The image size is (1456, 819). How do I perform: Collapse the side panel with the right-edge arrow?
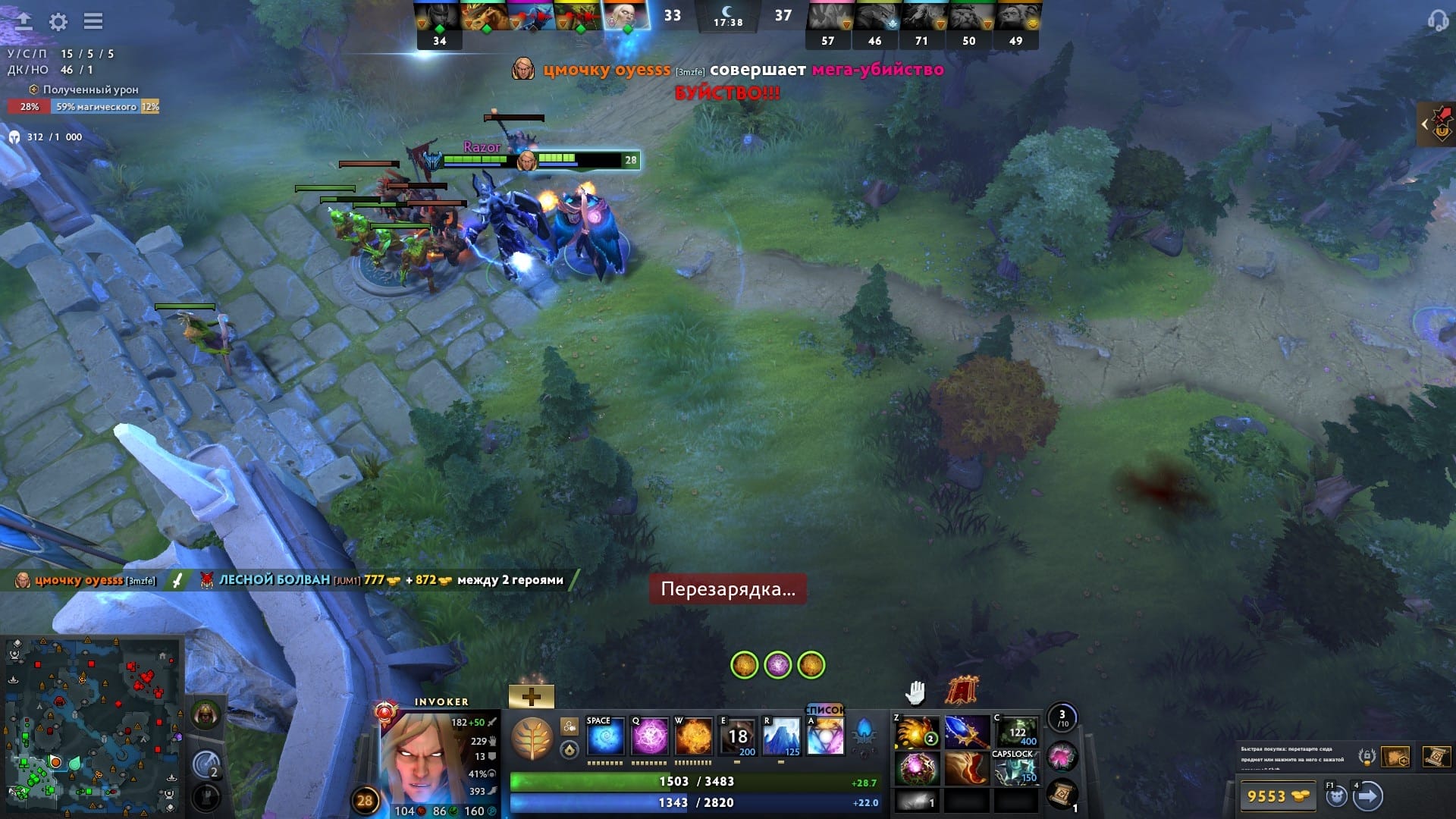(1424, 123)
